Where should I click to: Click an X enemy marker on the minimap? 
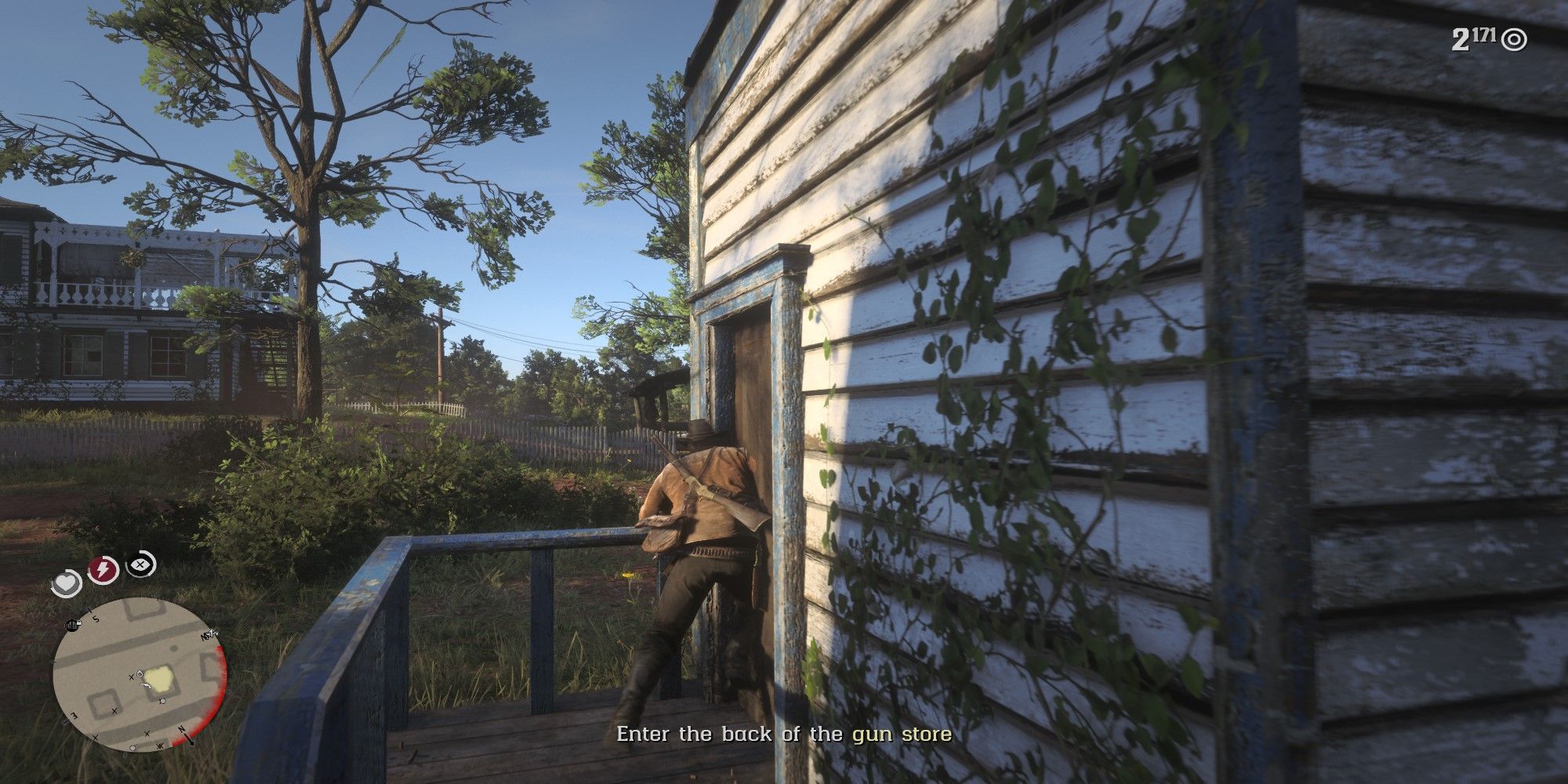tap(132, 677)
